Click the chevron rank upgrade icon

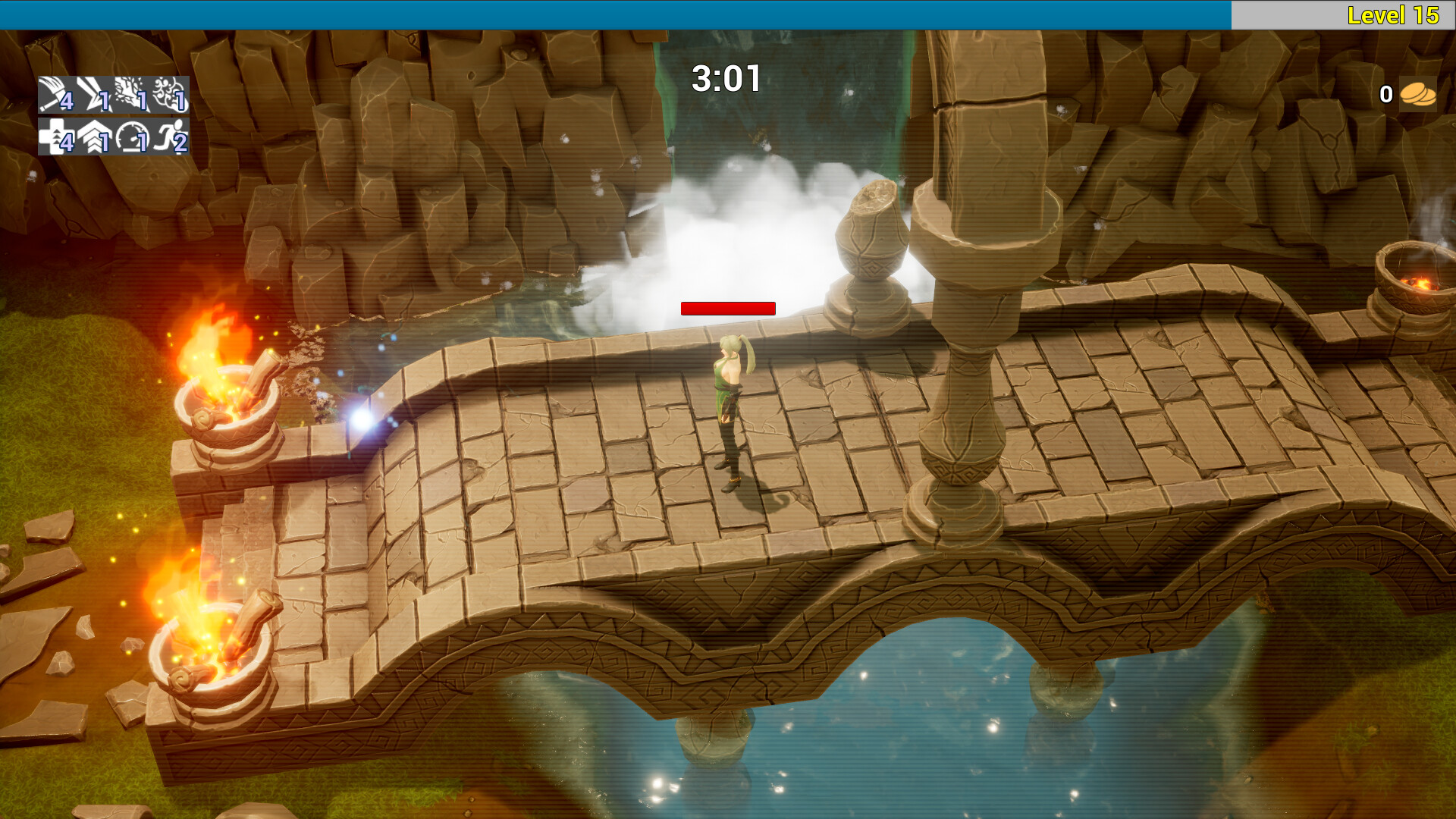(x=91, y=138)
